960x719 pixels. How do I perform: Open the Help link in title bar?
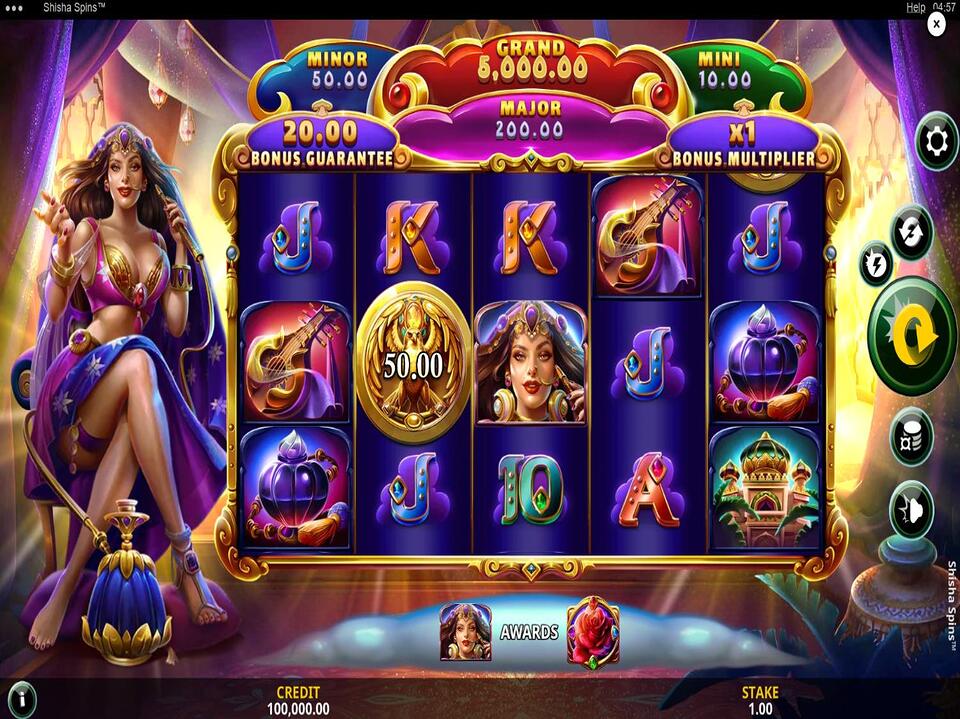915,7
